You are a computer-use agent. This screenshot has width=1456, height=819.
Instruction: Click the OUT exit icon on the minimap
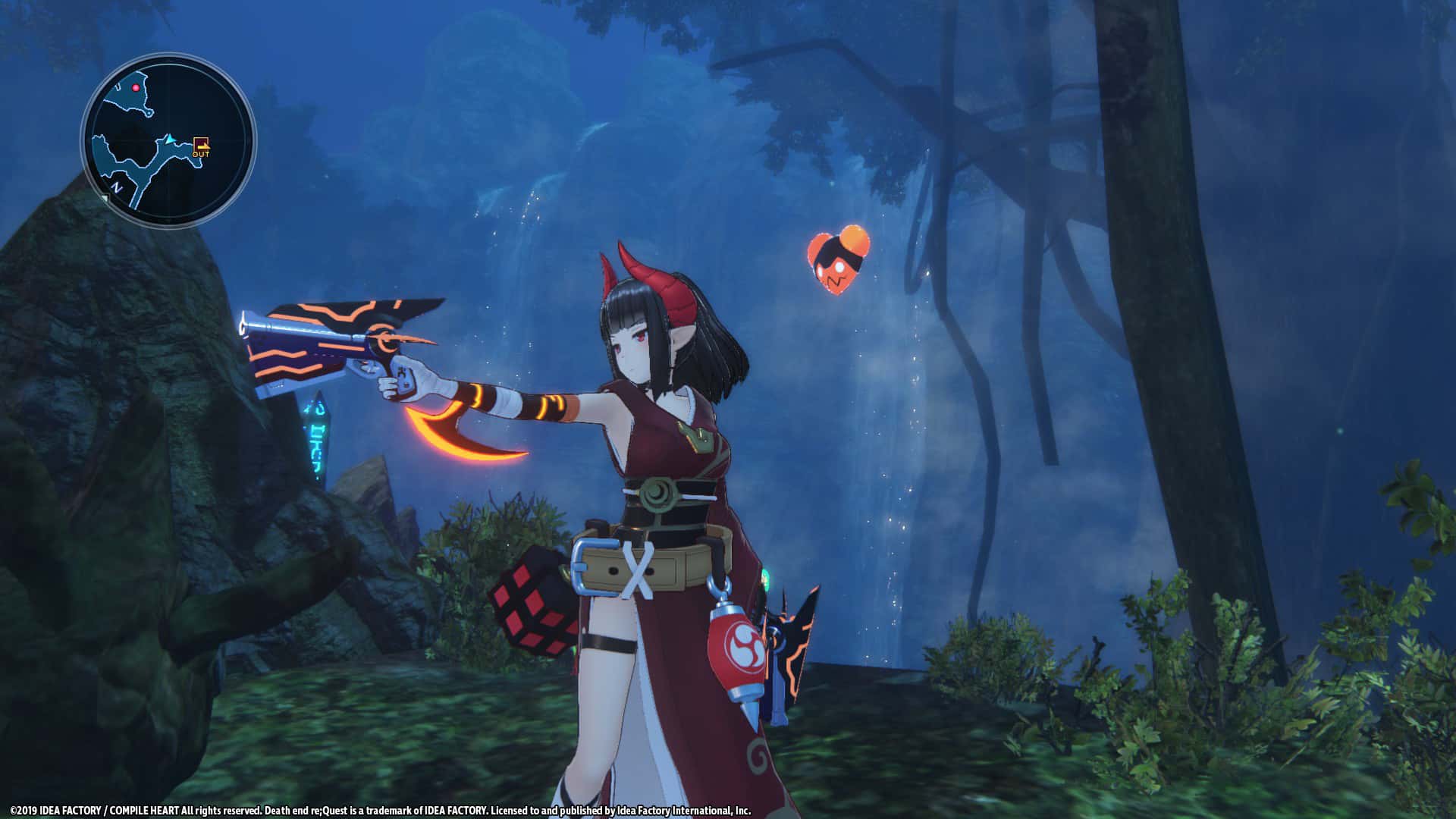pyautogui.click(x=202, y=146)
